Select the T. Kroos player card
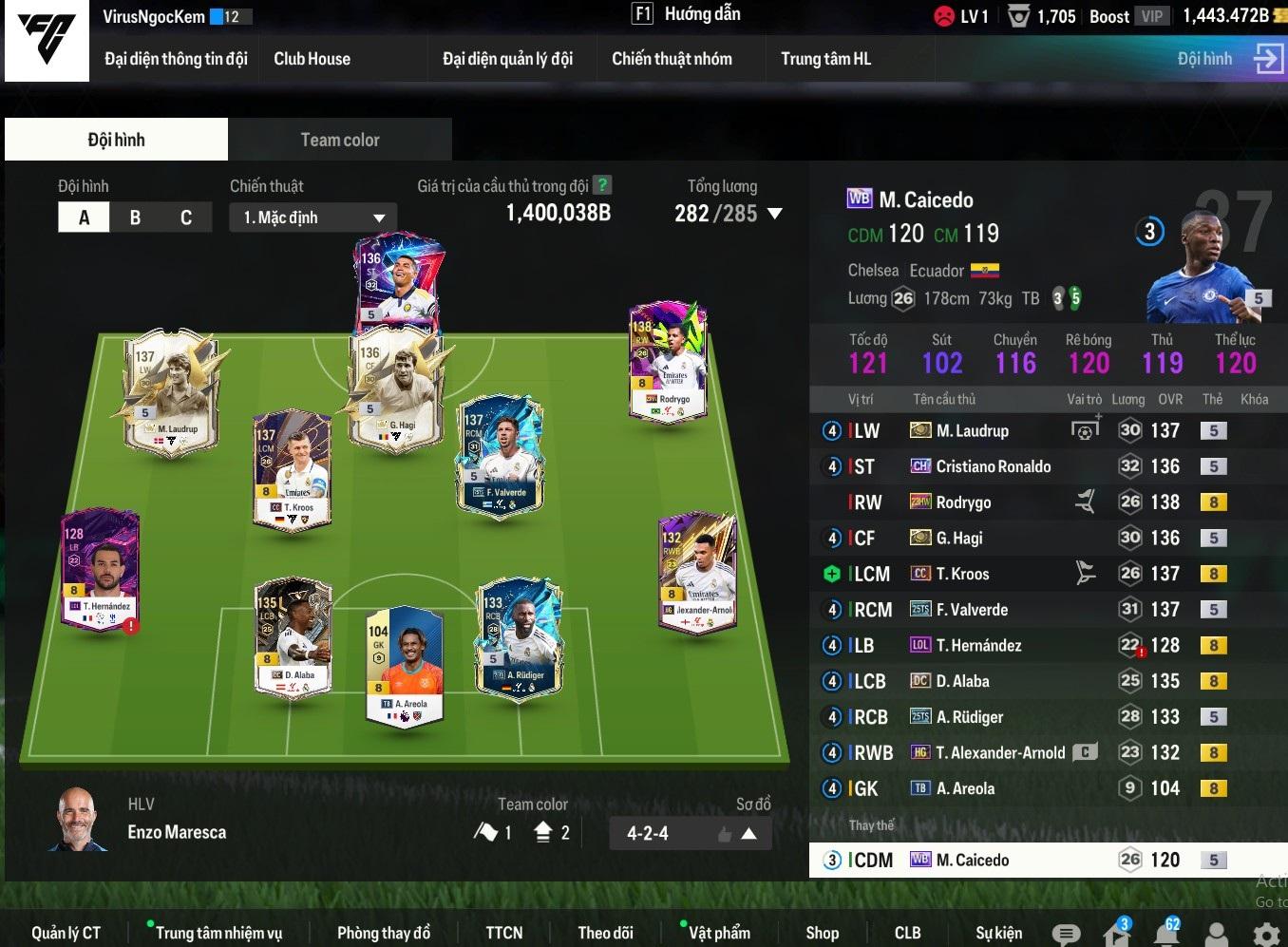Viewport: 1288px width, 947px height. tap(293, 470)
